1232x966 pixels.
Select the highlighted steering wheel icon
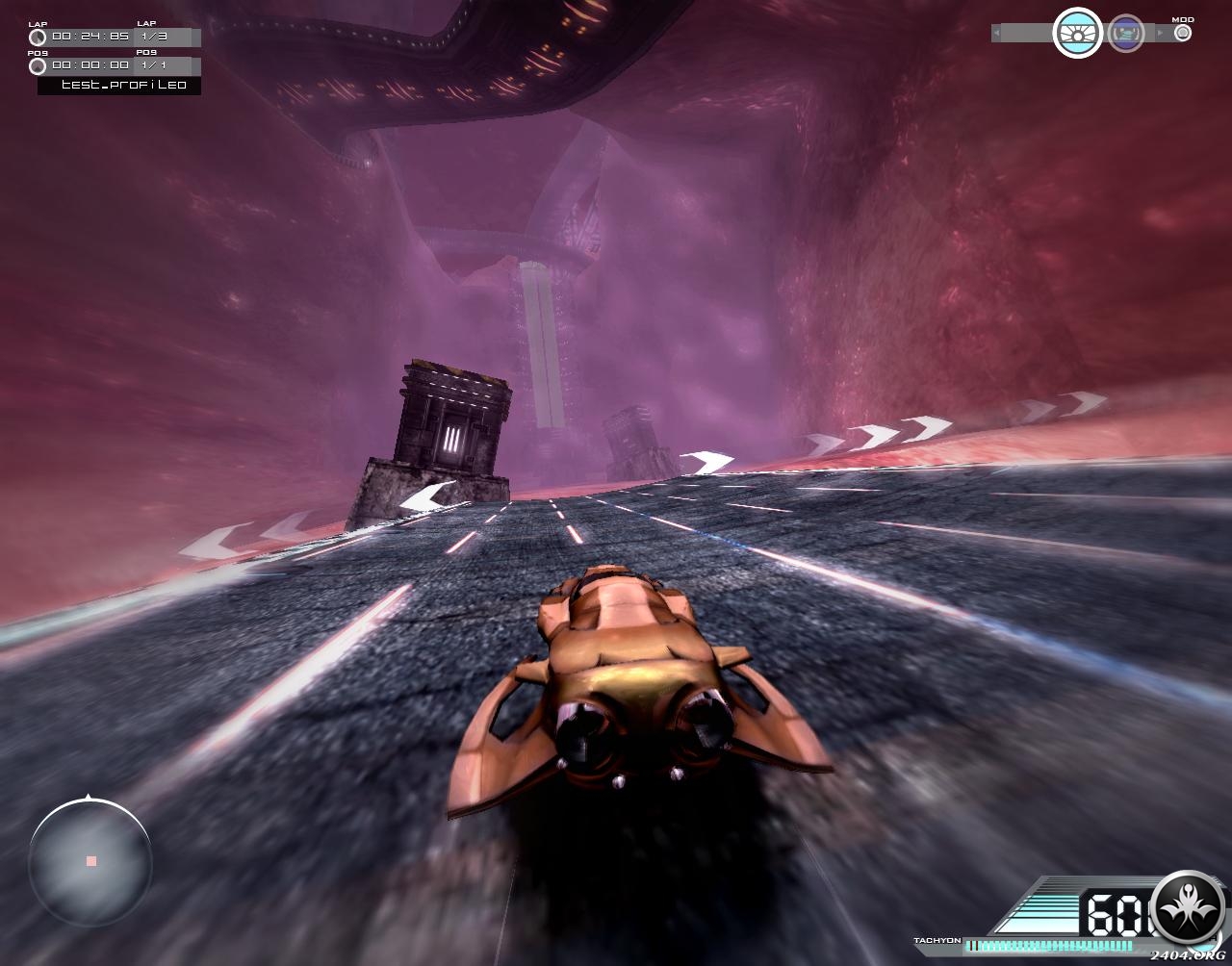pyautogui.click(x=1077, y=33)
